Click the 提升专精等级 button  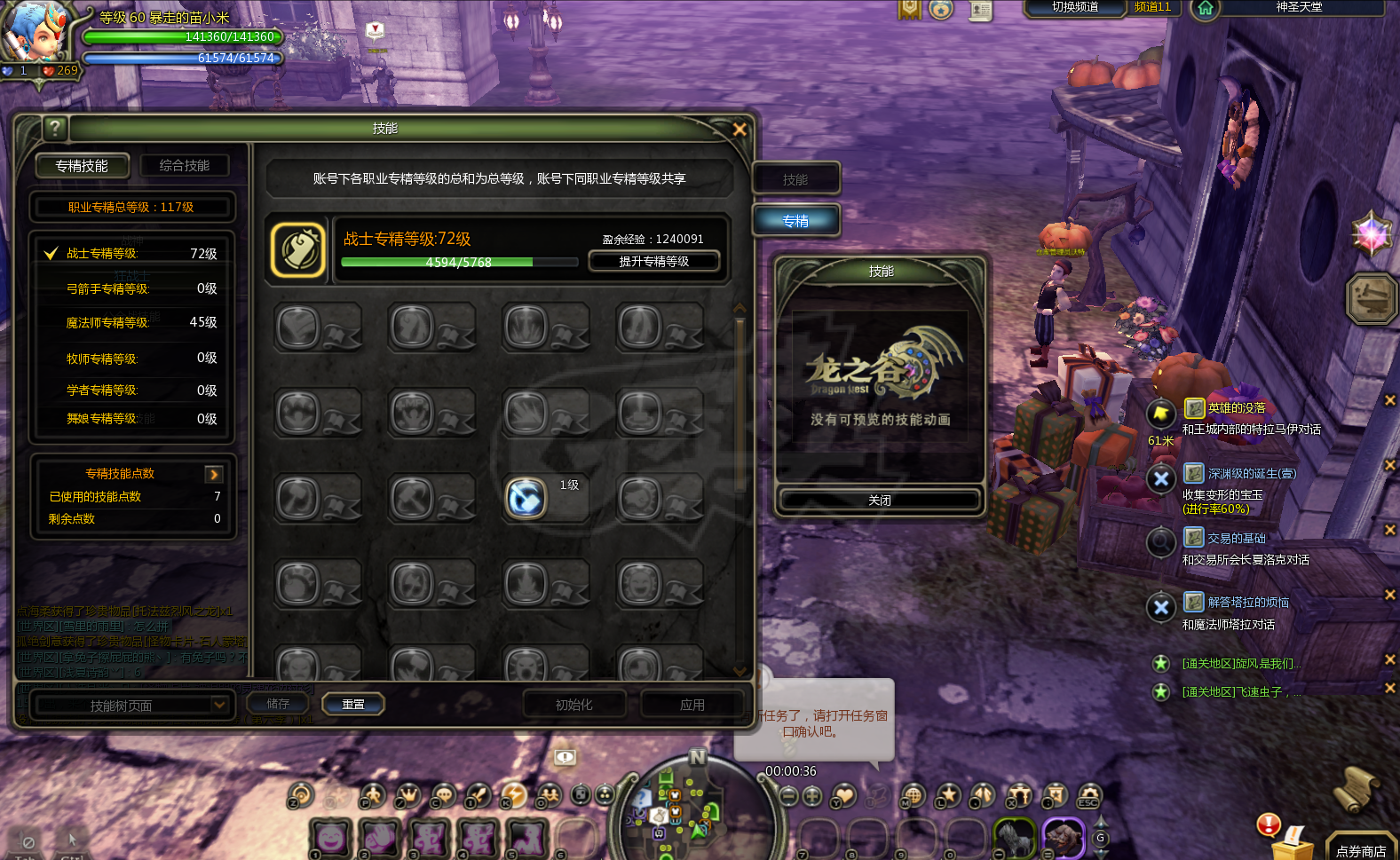[x=655, y=261]
